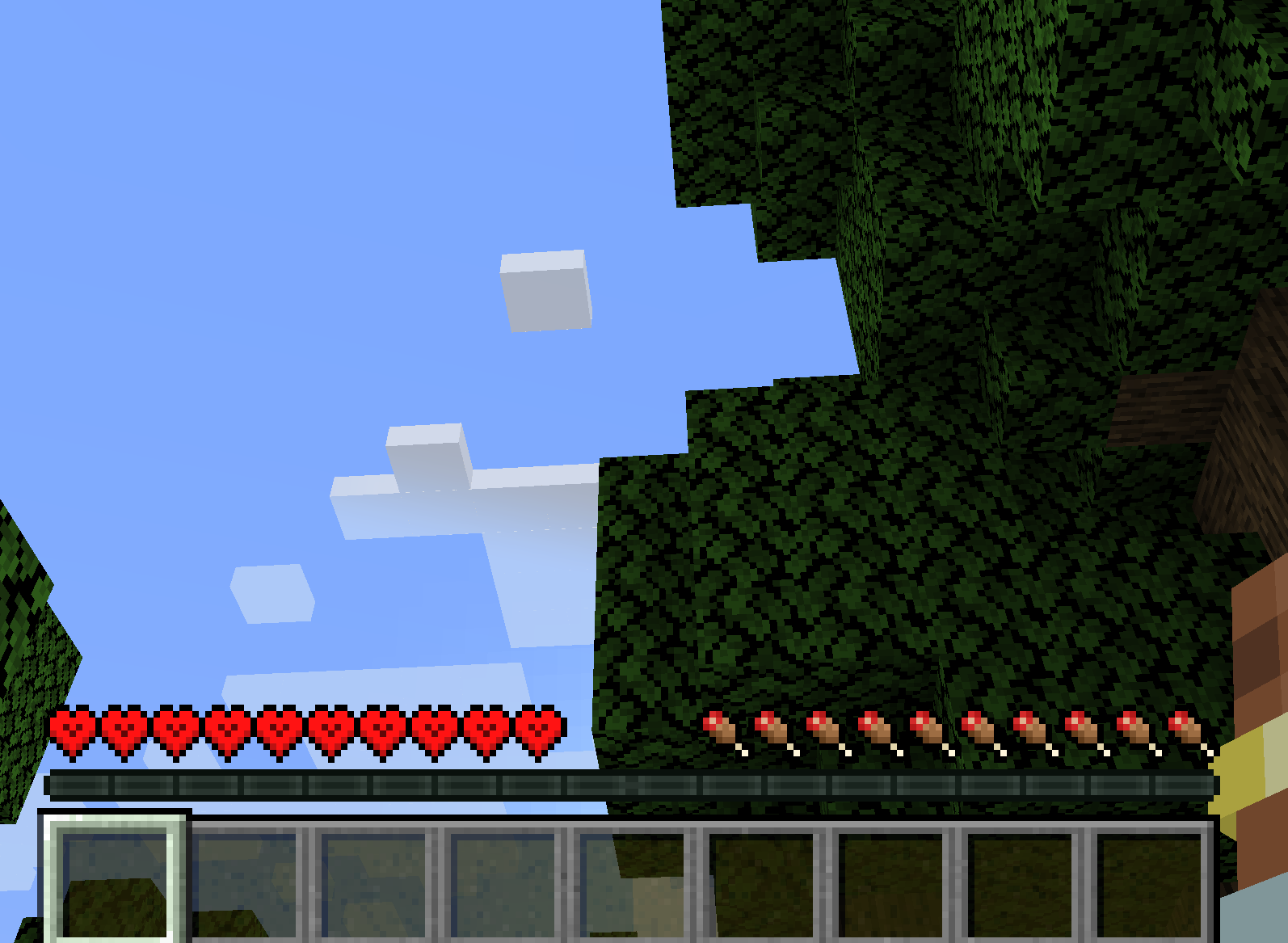Click the third hunger drumstick icon
The image size is (1288, 943).
tap(821, 731)
